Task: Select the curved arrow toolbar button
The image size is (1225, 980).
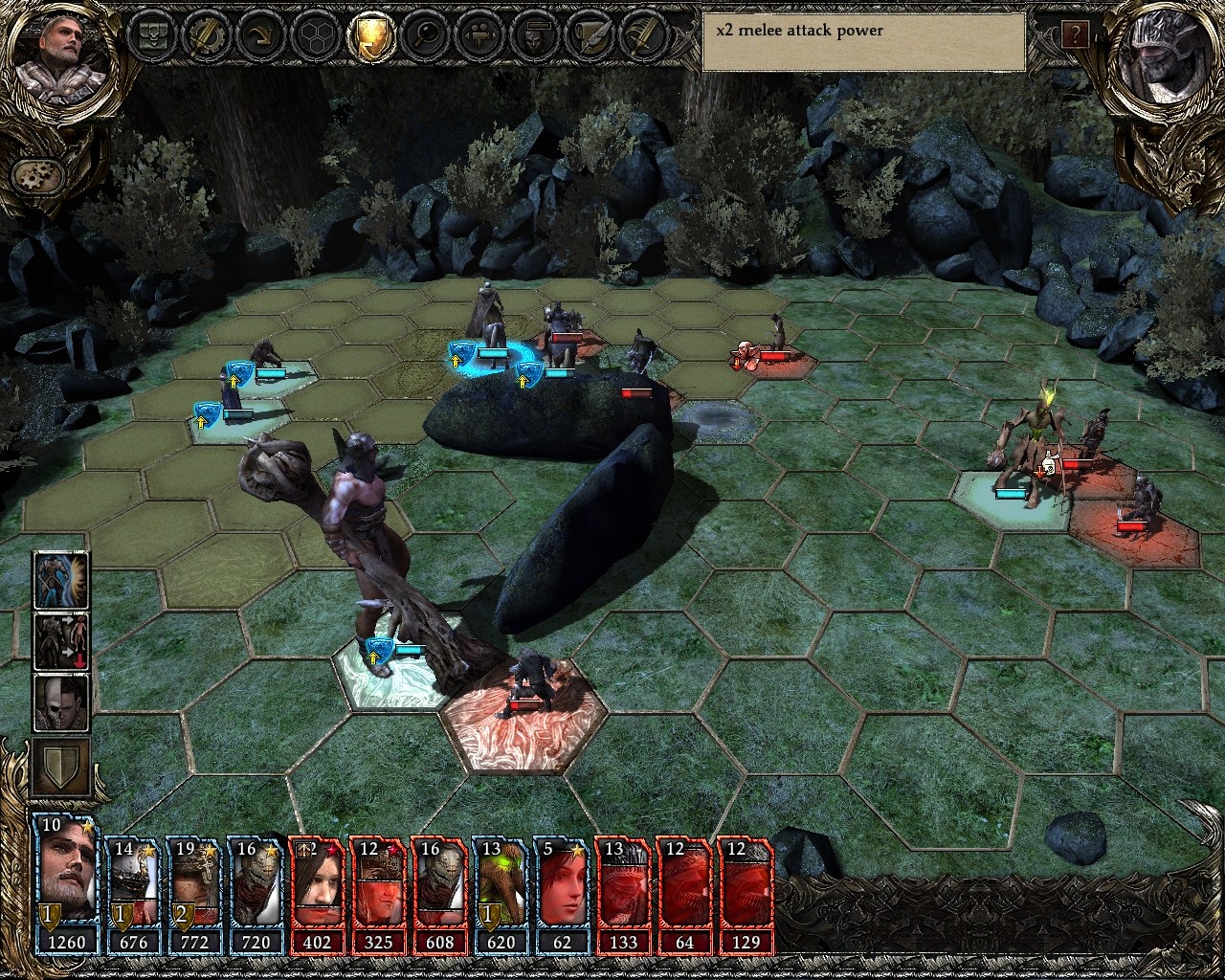Action: (x=260, y=36)
